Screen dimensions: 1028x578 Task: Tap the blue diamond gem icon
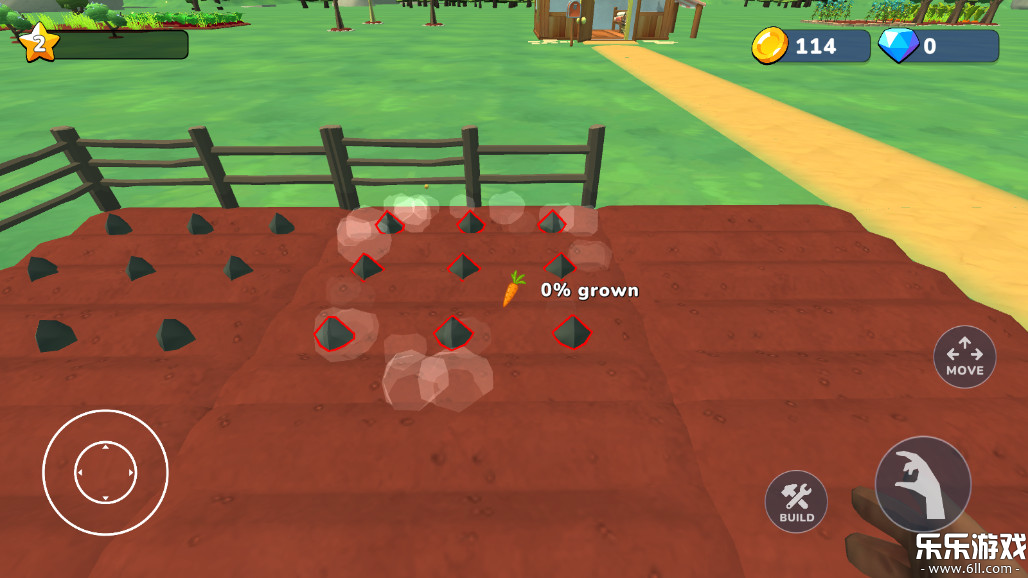click(897, 46)
